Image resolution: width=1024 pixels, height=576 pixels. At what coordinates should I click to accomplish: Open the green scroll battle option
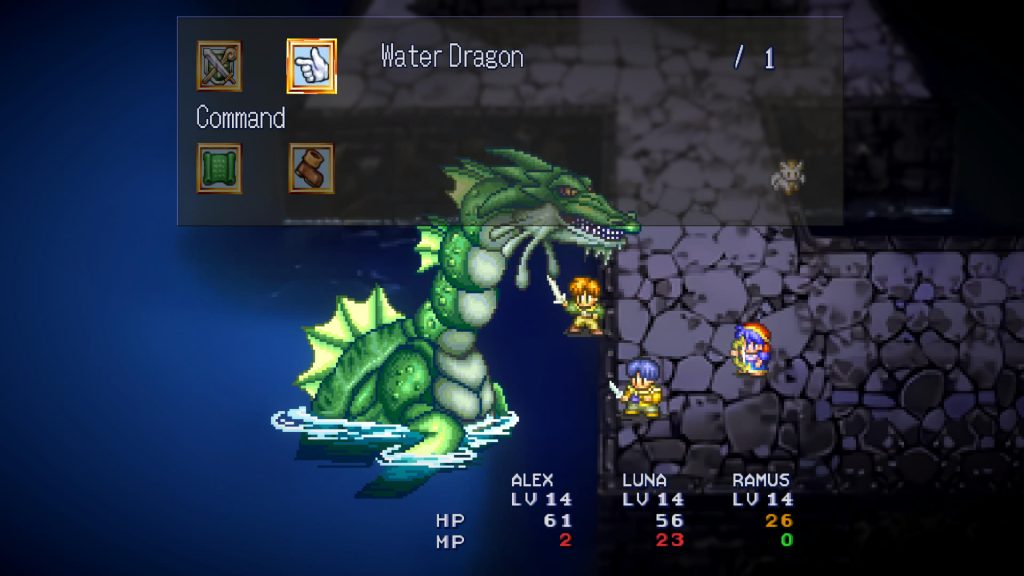click(219, 168)
